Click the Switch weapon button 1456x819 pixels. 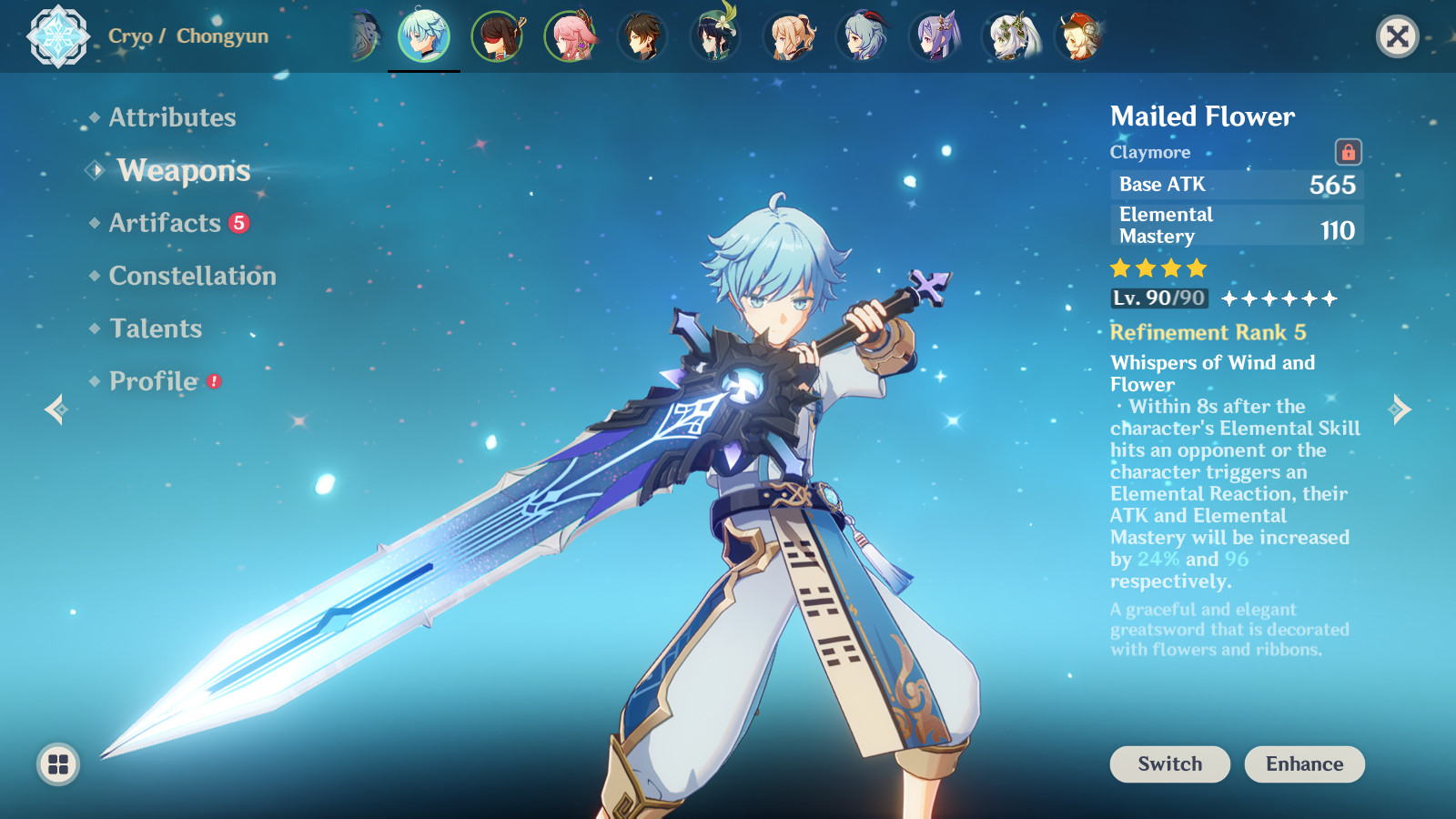click(x=1169, y=764)
